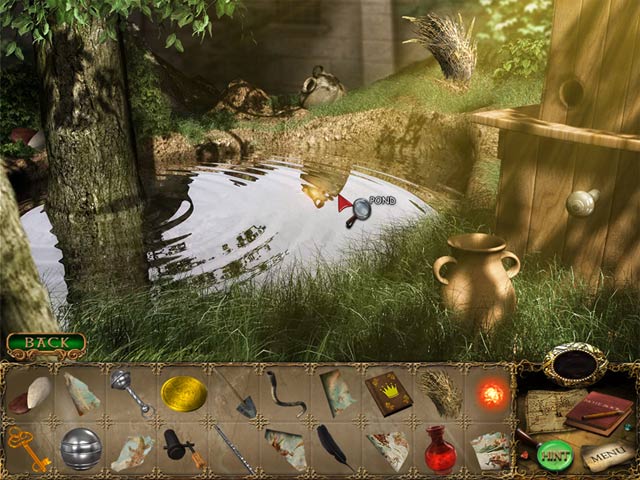The height and width of the screenshot is (480, 640).
Task: Select the metal sphere item
Action: pos(80,448)
